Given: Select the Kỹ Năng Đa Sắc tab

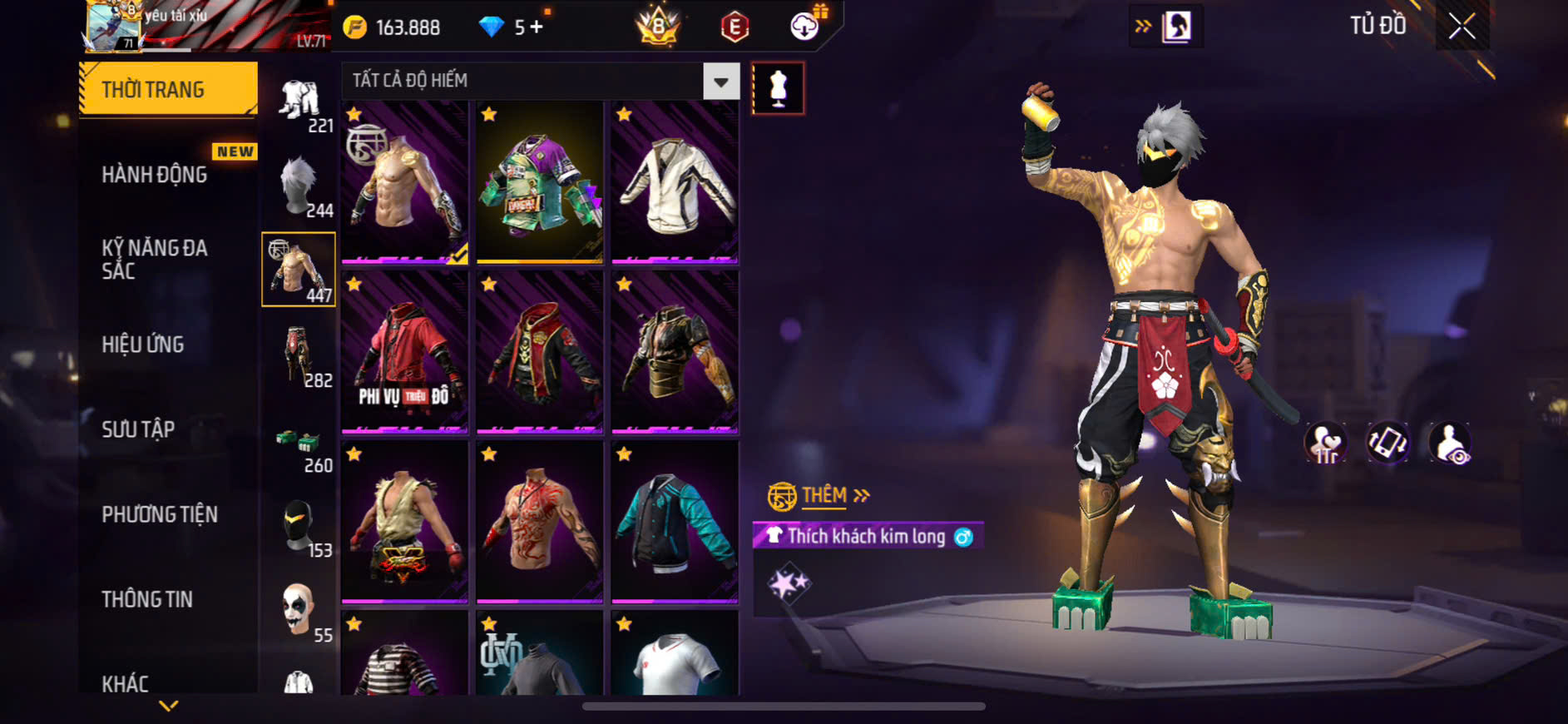Looking at the screenshot, I should [155, 259].
